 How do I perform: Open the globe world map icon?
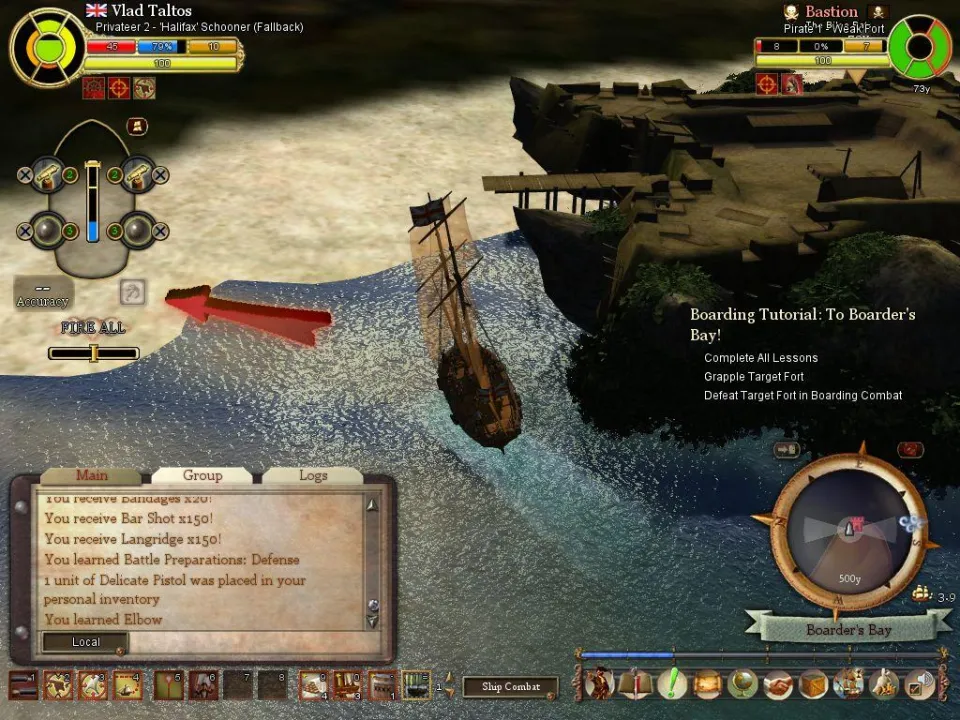pyautogui.click(x=742, y=684)
